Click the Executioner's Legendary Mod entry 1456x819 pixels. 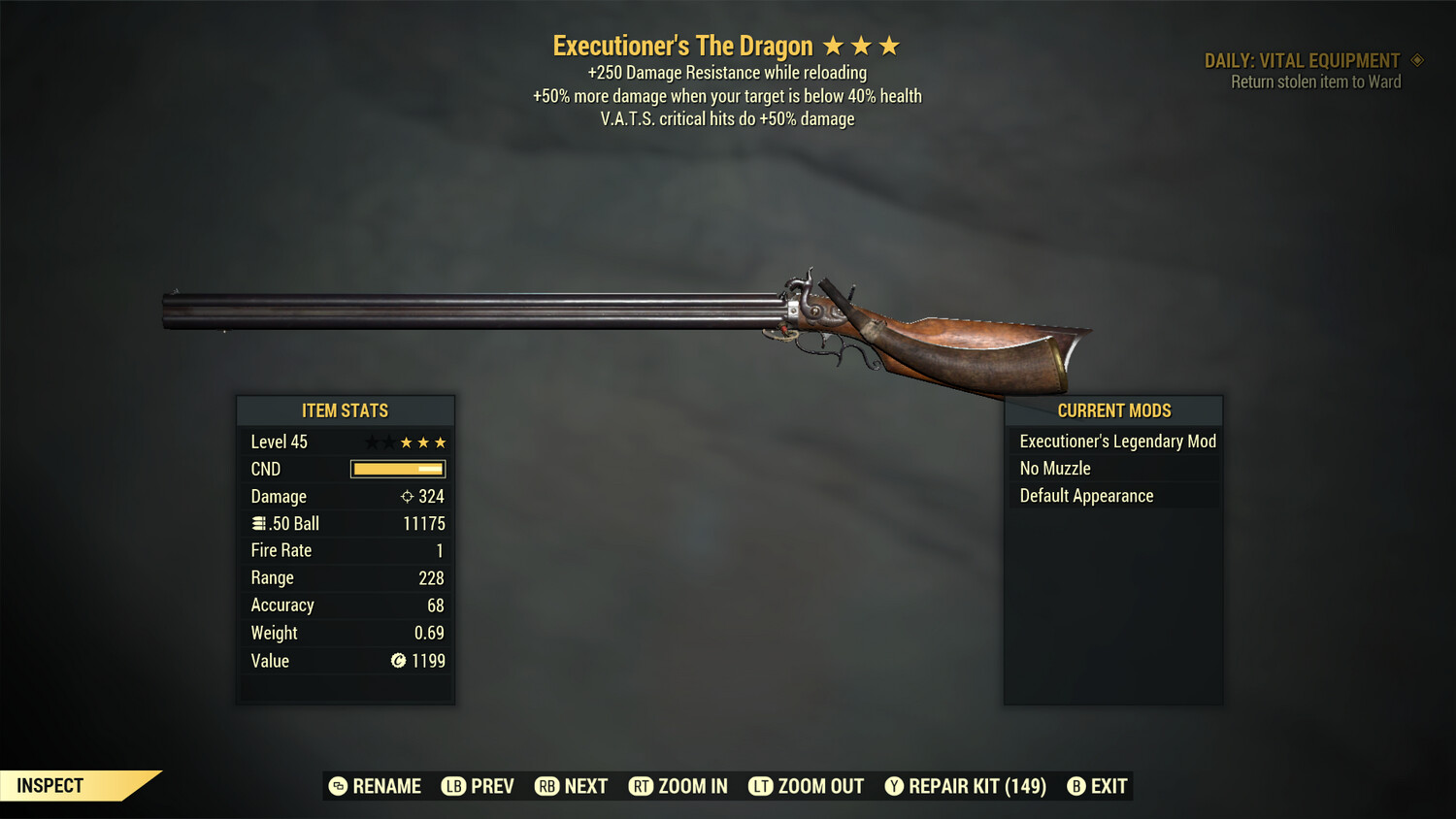[x=1117, y=441]
